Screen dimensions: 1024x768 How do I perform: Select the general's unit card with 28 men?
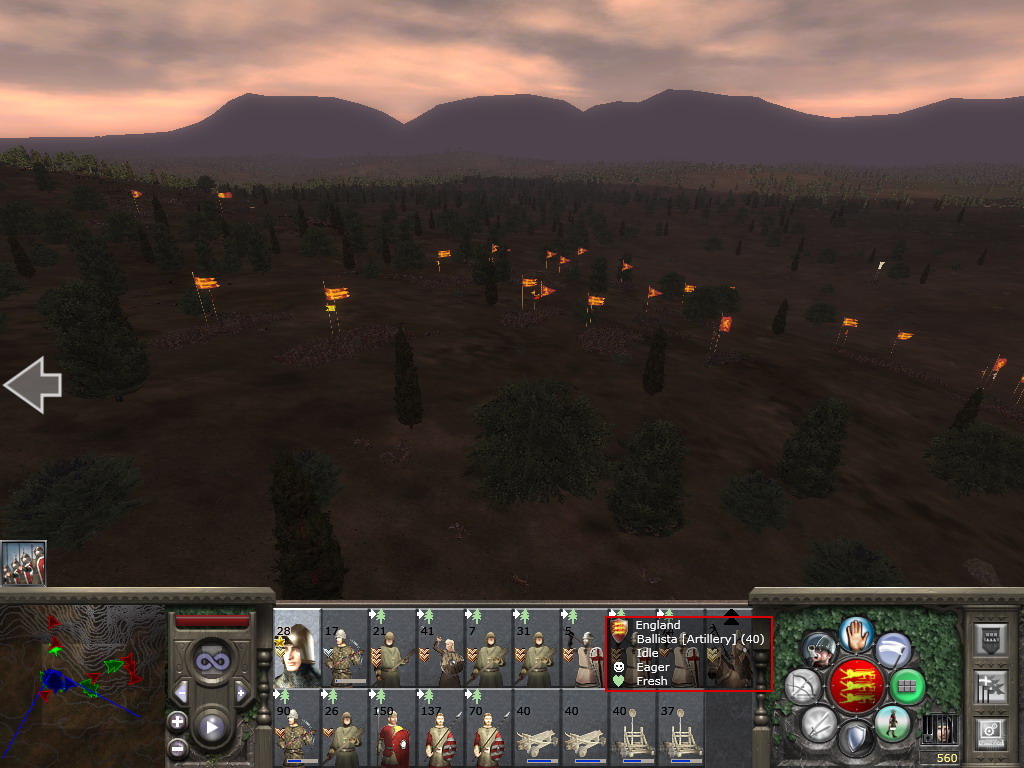(297, 648)
